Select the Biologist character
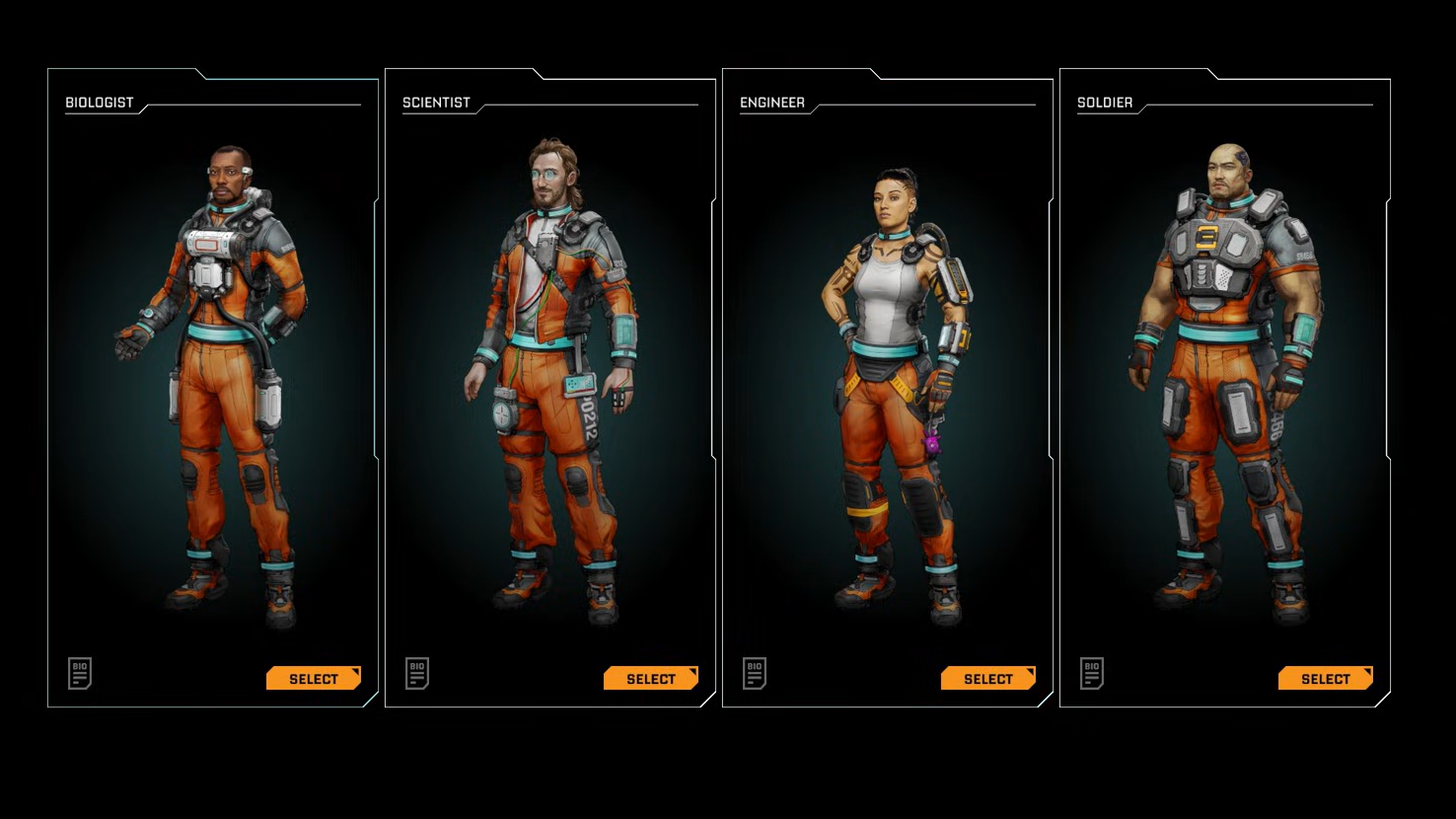This screenshot has height=819, width=1456. point(313,679)
